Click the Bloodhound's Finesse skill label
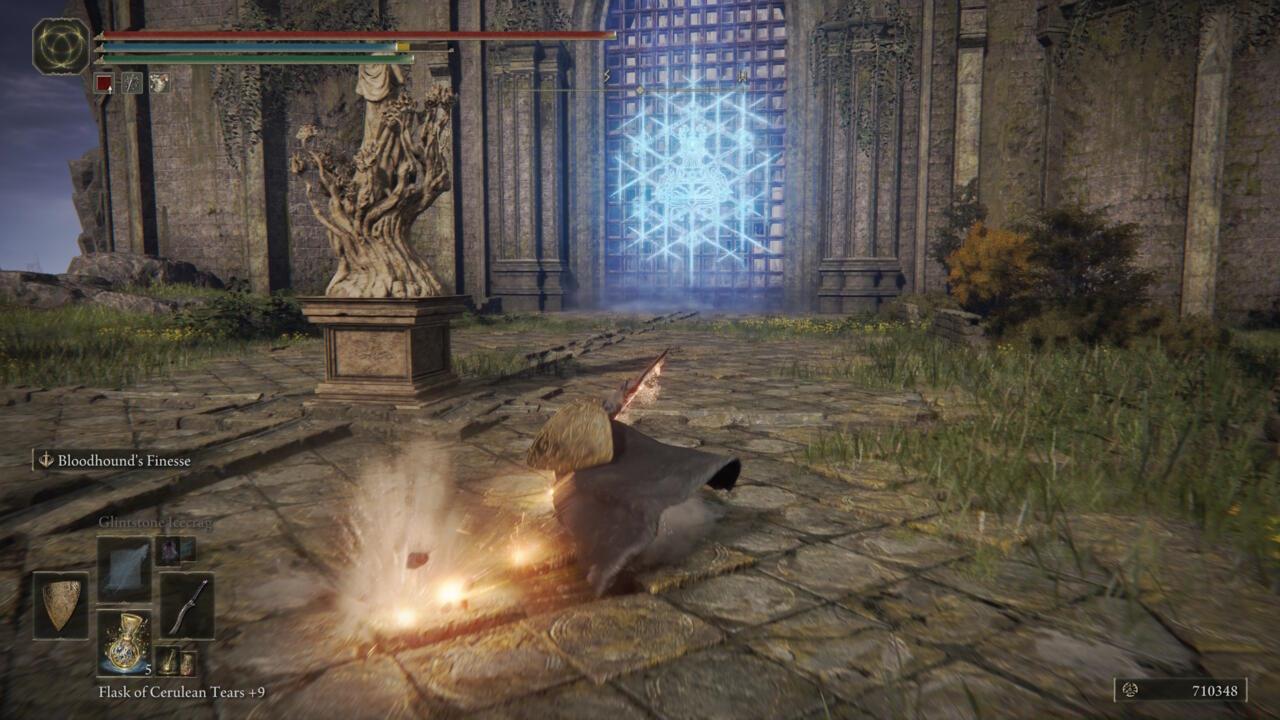The image size is (1280, 720). point(124,460)
